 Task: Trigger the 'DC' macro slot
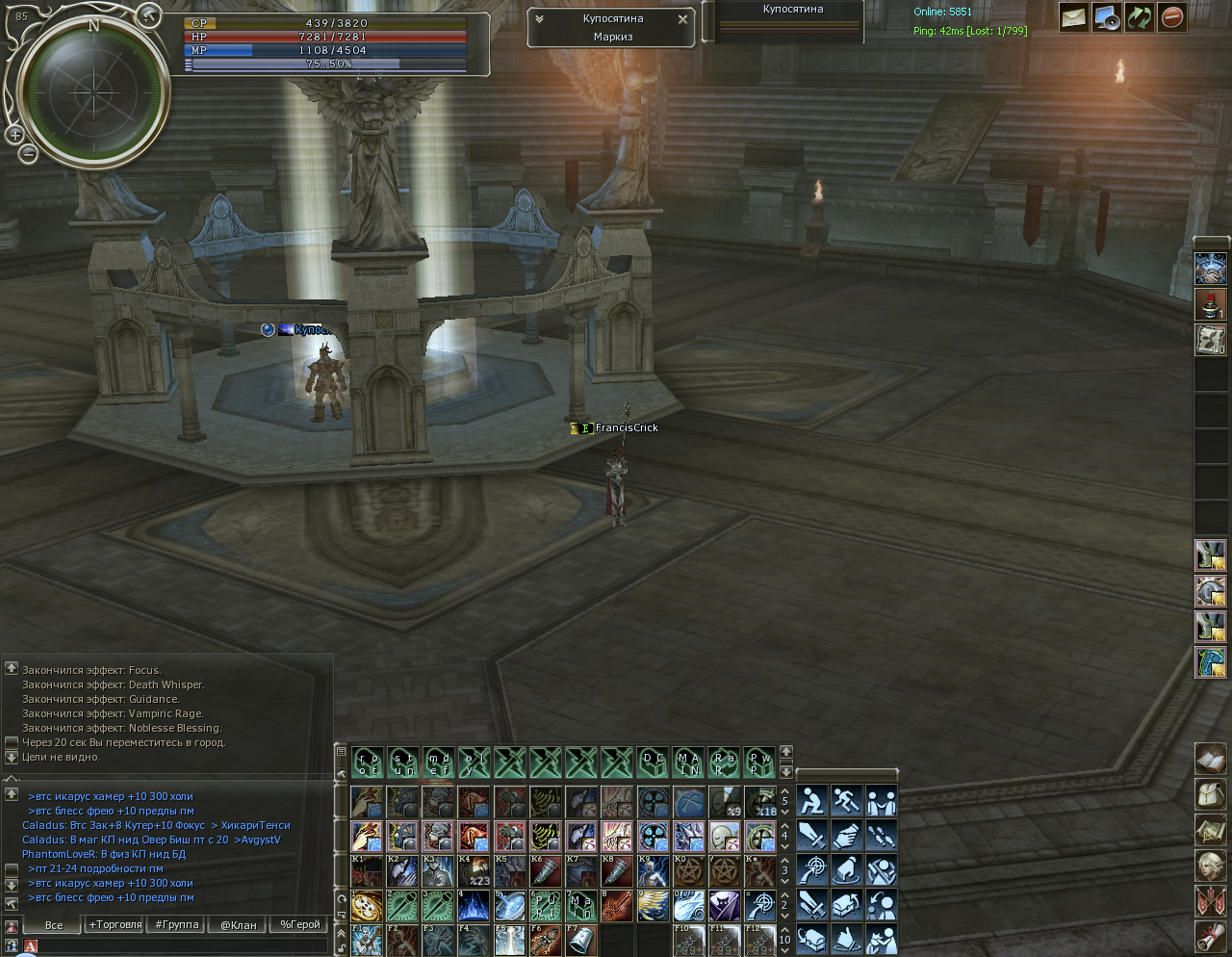(653, 763)
